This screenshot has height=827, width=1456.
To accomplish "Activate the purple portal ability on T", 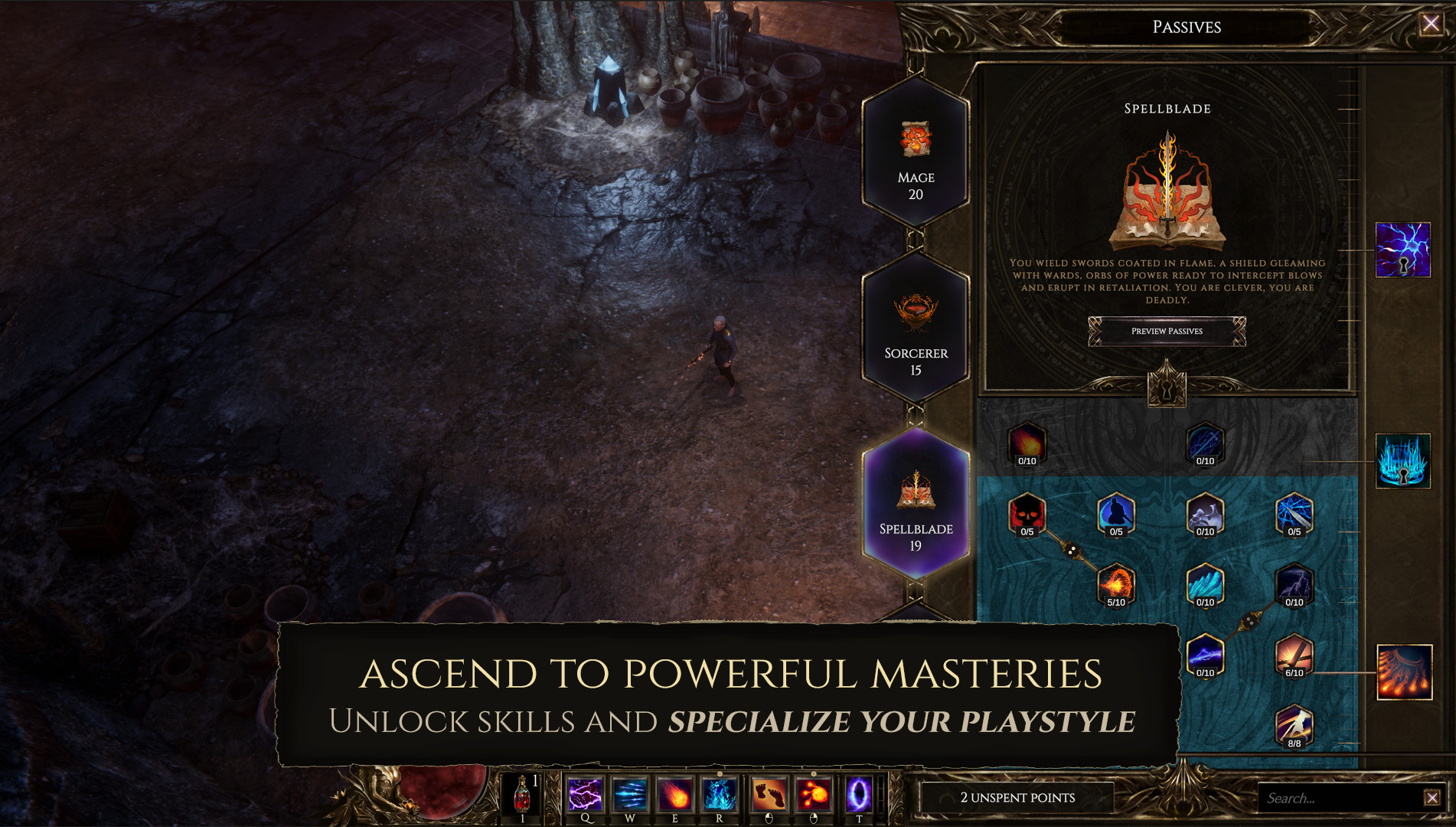I will coord(858,794).
